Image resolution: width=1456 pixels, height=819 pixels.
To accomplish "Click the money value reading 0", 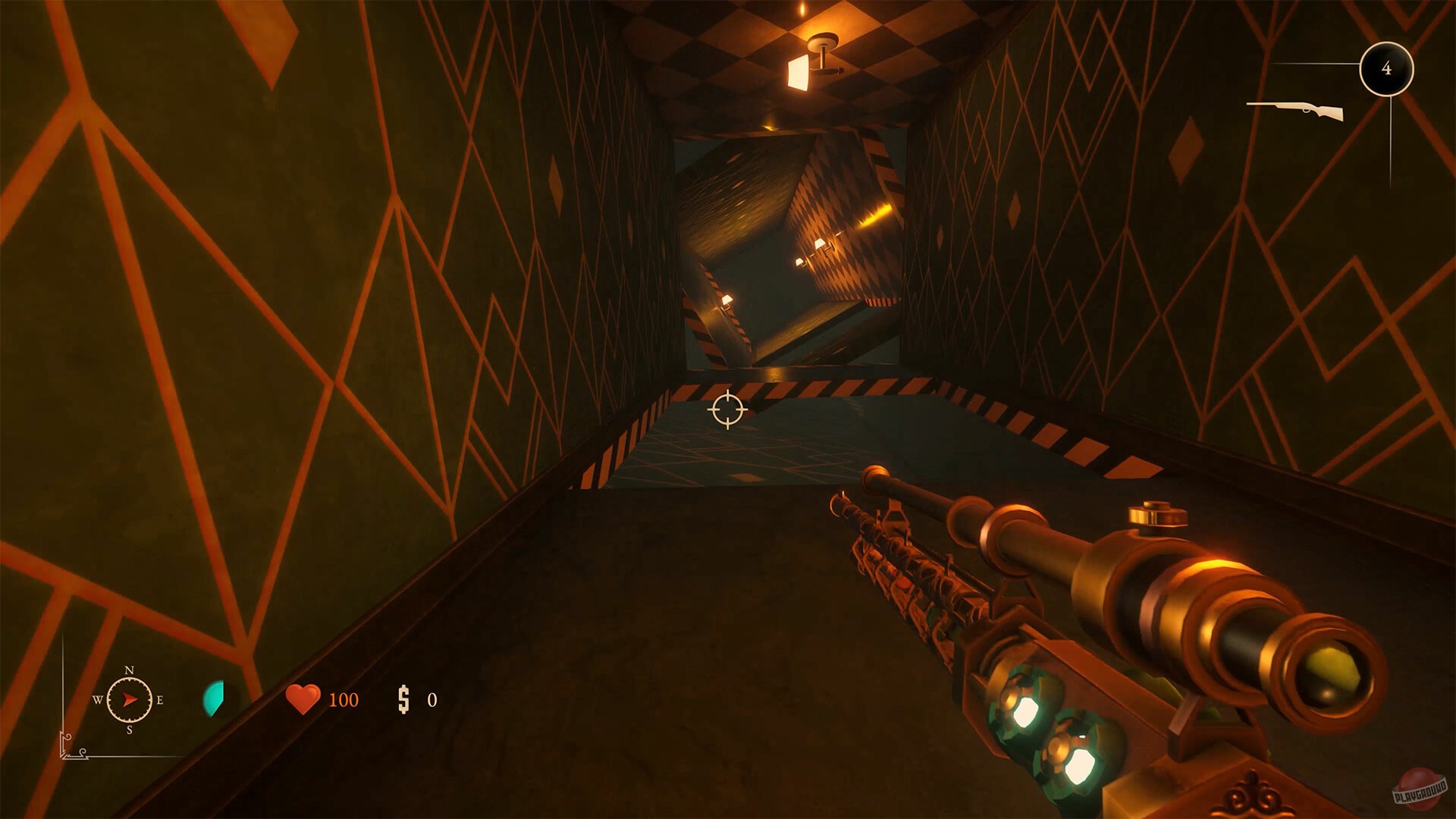I will [432, 700].
